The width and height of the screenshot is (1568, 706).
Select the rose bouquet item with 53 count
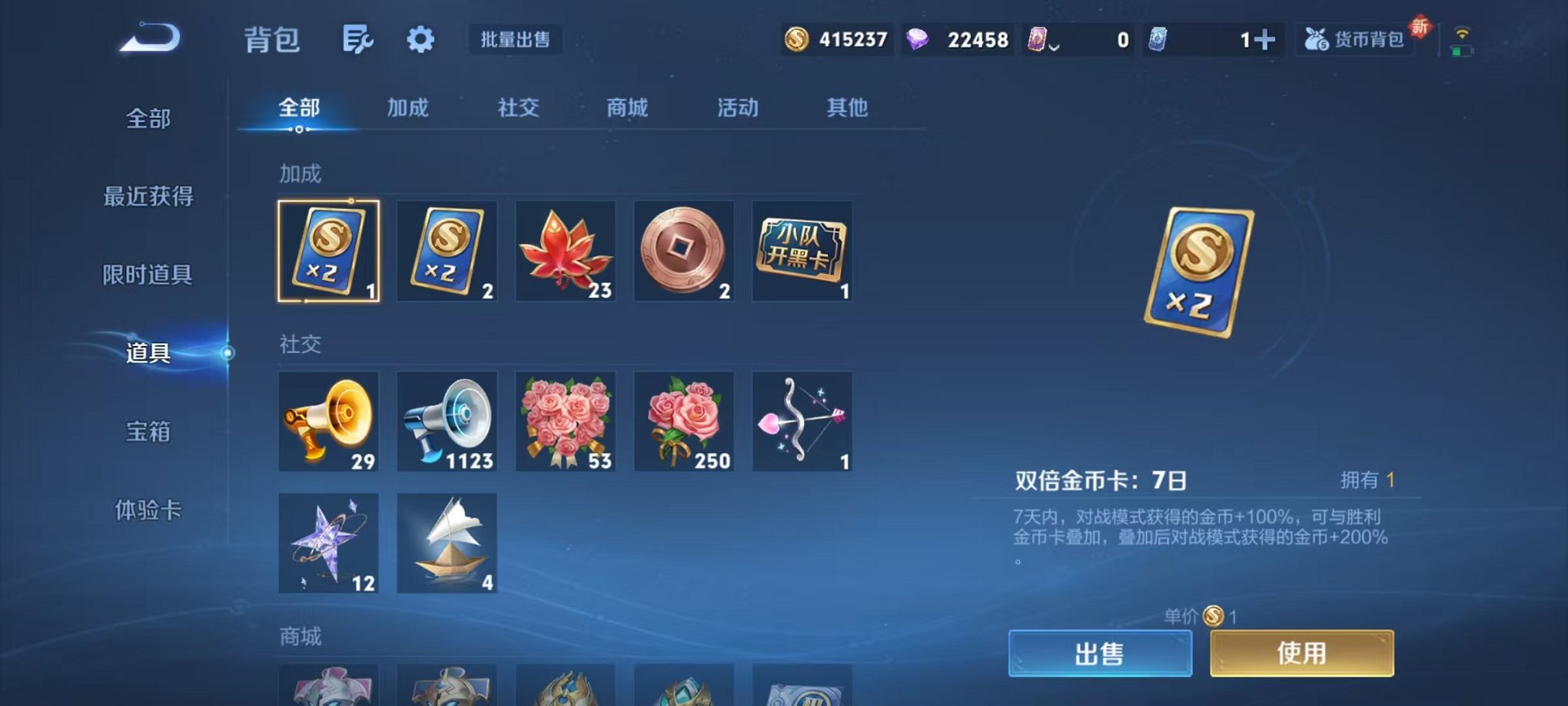pos(565,421)
